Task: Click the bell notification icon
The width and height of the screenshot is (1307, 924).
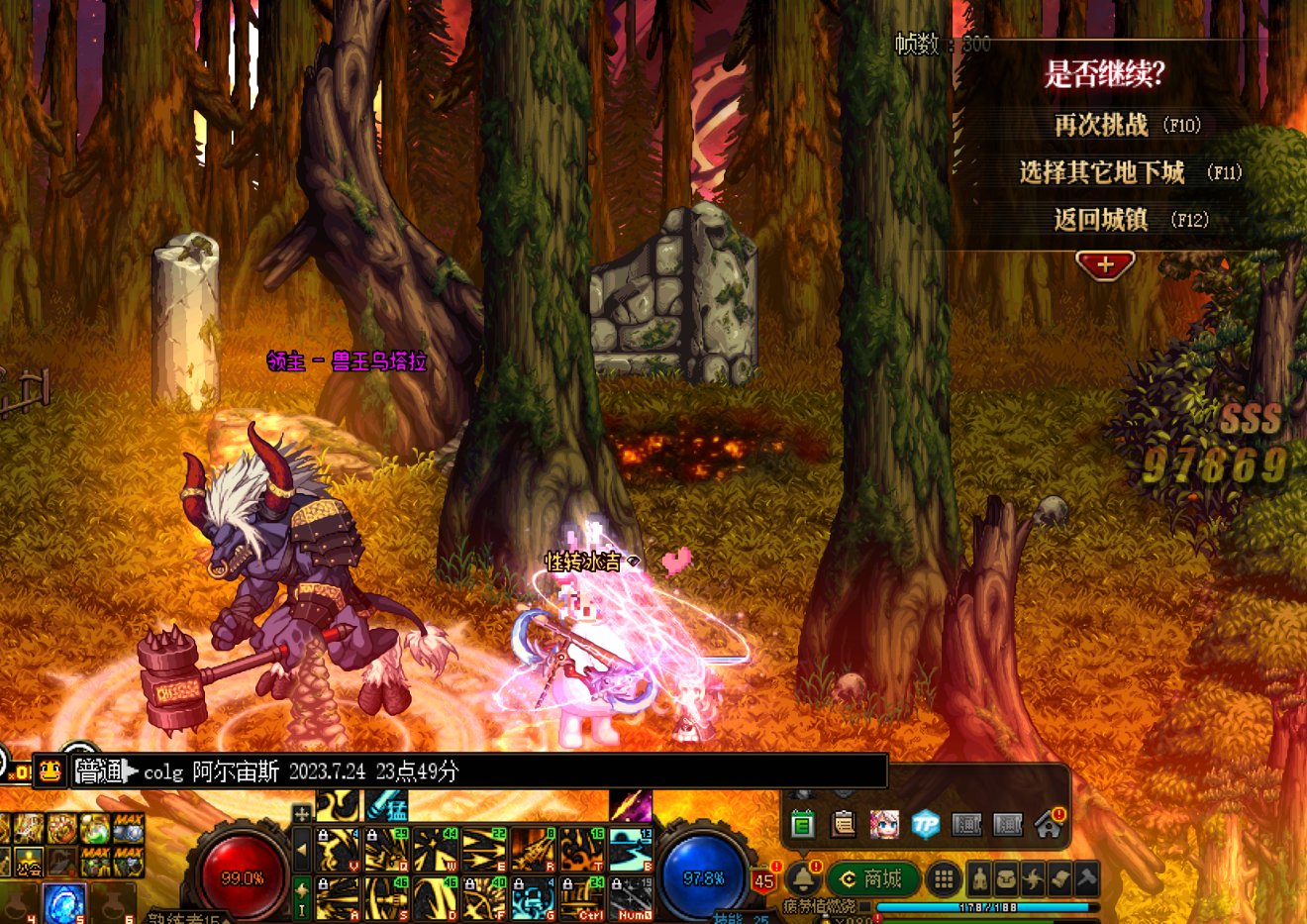Action: (x=803, y=878)
